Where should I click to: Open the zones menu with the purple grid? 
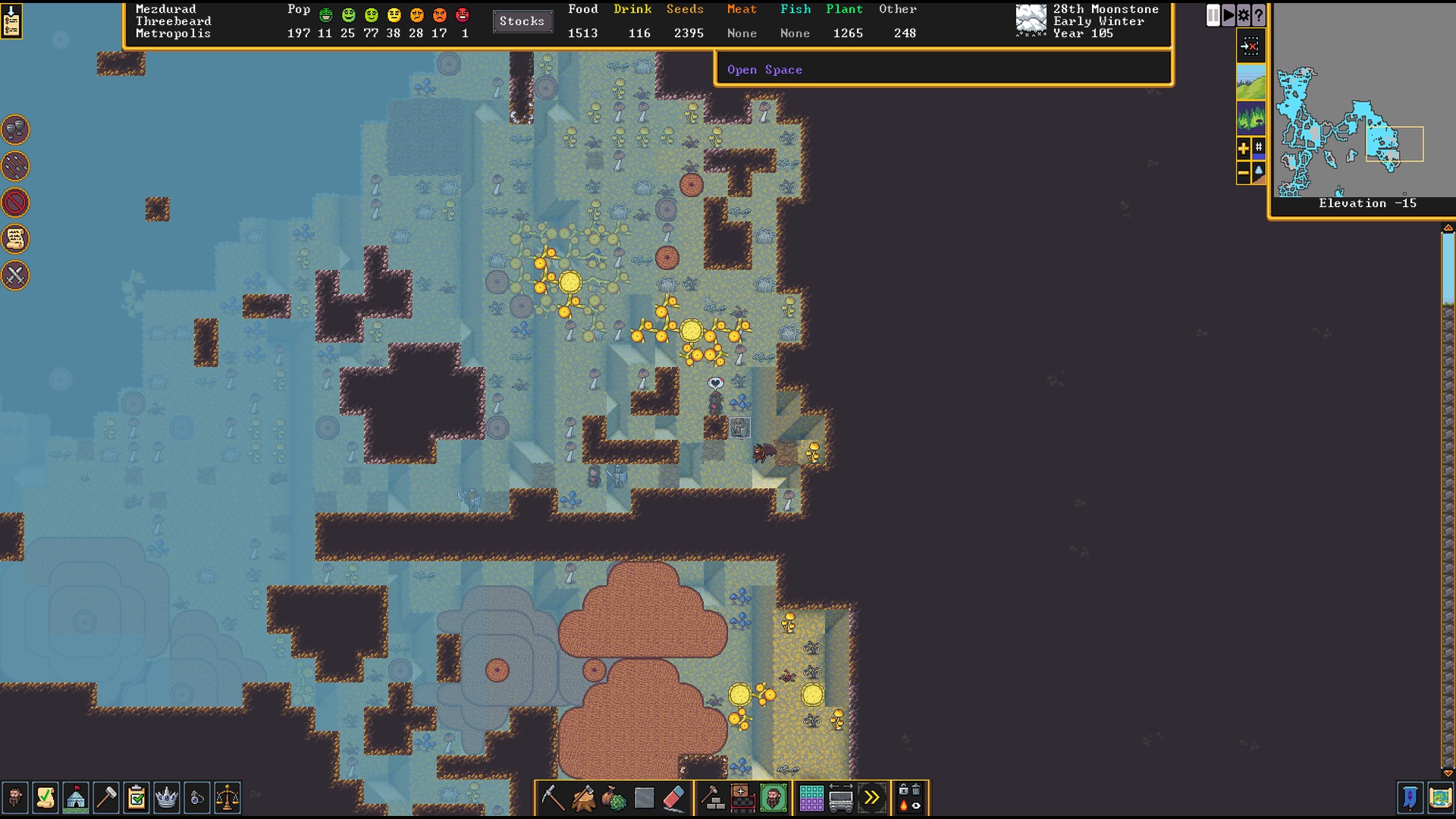coord(811,798)
